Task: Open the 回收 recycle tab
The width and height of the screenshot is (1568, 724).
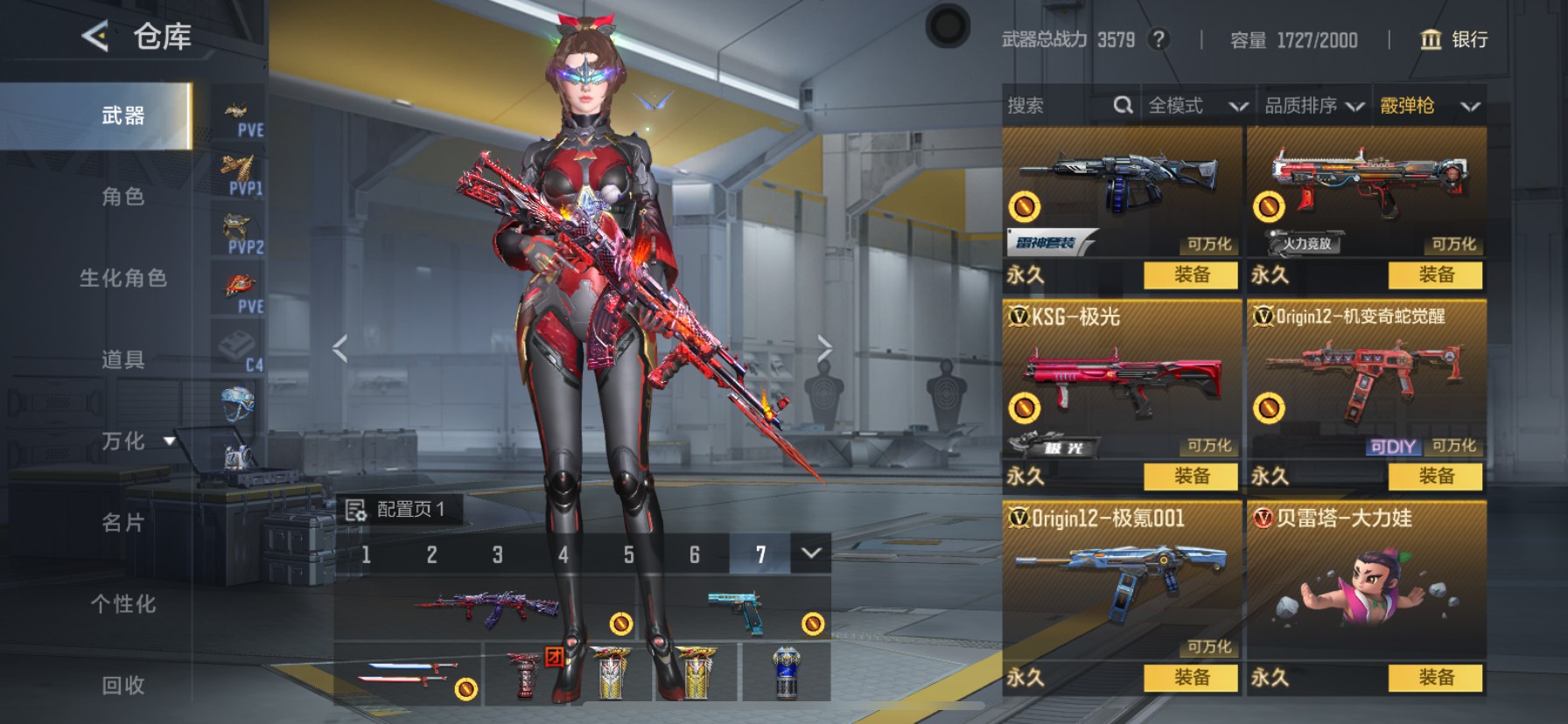Action: pyautogui.click(x=122, y=686)
